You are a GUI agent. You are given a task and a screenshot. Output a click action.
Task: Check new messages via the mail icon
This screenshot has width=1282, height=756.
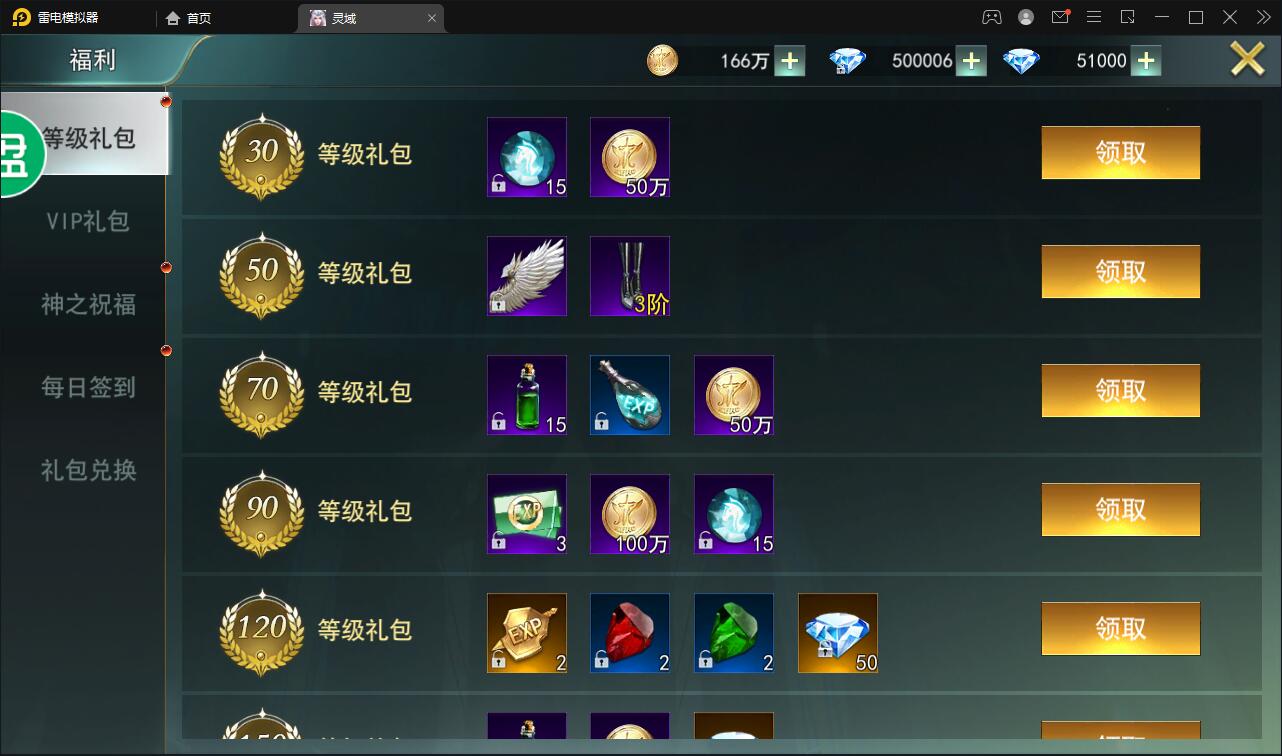(x=1060, y=16)
